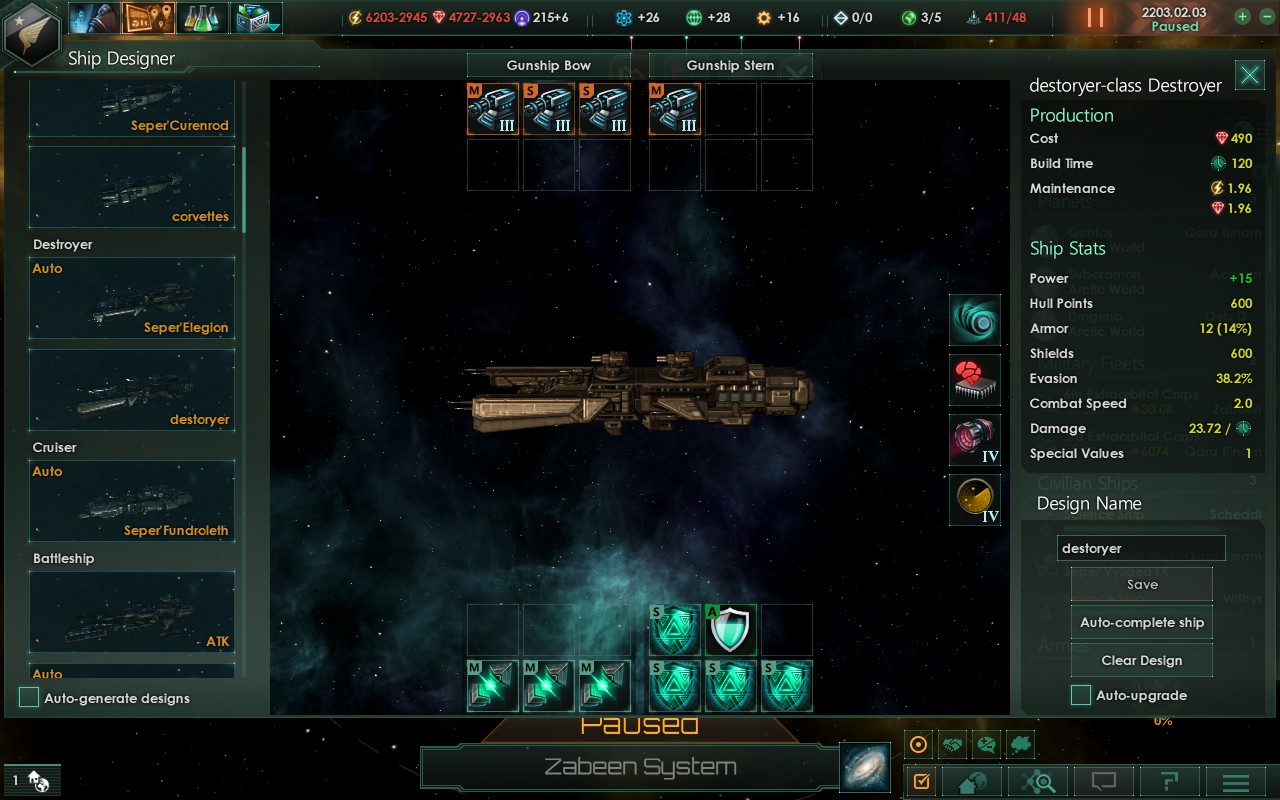The width and height of the screenshot is (1280, 800).
Task: Select the Seper'Fundroleth cruiser design
Action: click(132, 500)
